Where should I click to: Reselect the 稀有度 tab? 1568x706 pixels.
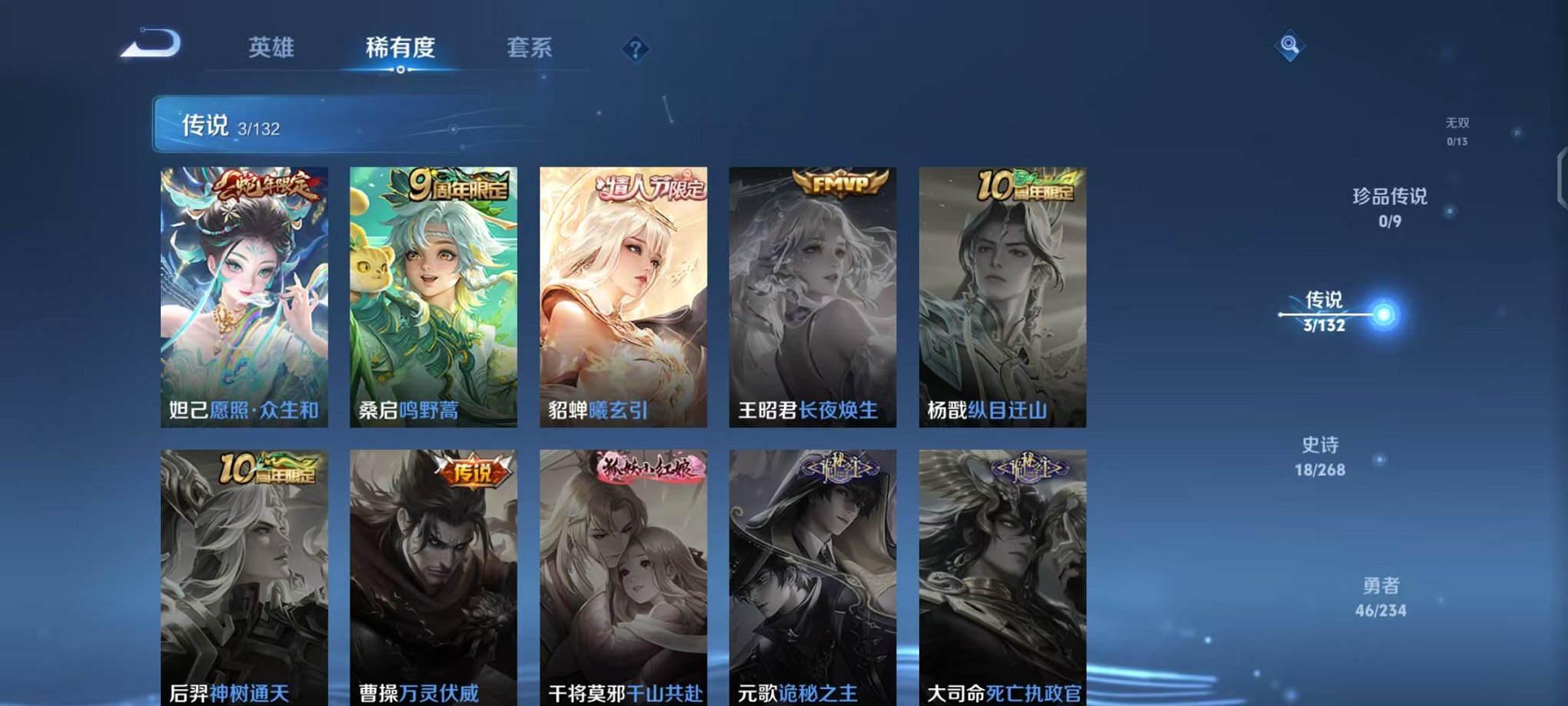pos(400,48)
